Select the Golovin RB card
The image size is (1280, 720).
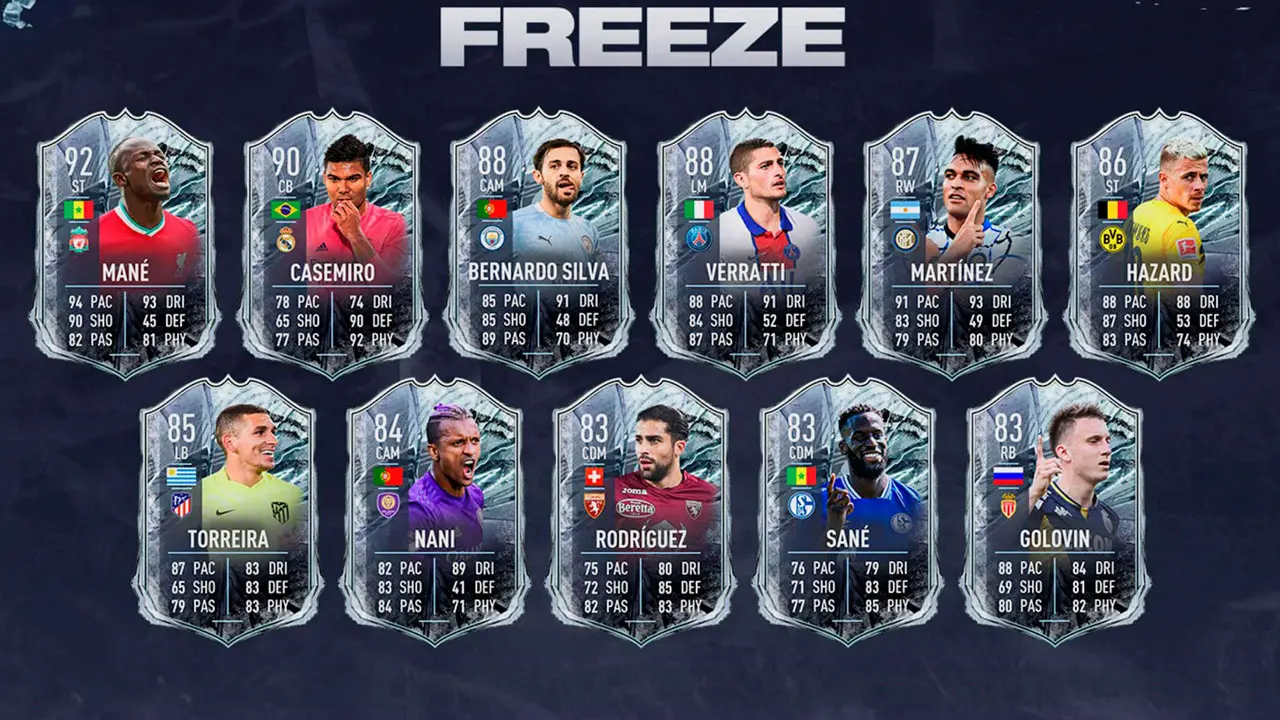pos(1056,510)
